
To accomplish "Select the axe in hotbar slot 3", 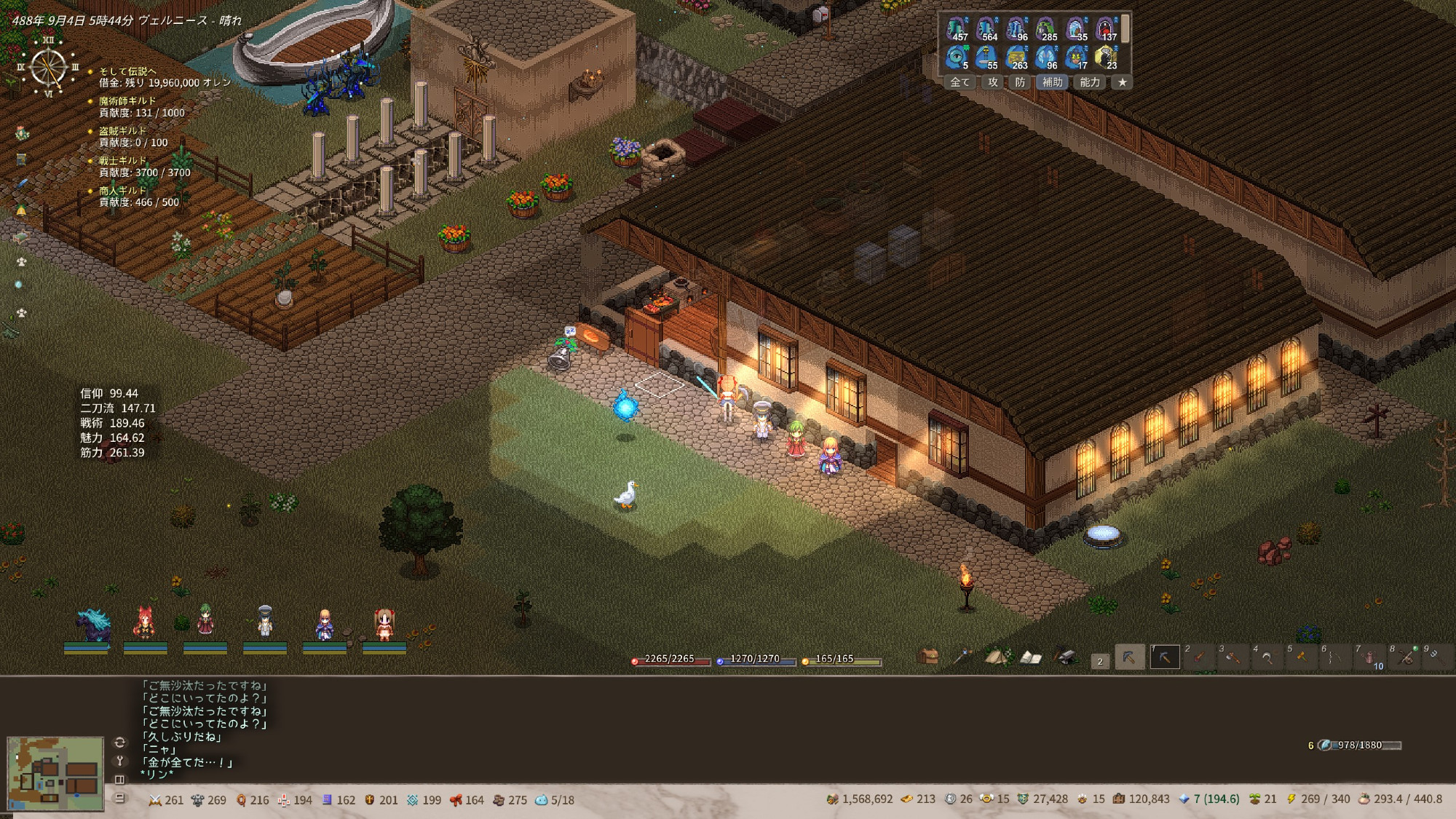I will [1232, 657].
